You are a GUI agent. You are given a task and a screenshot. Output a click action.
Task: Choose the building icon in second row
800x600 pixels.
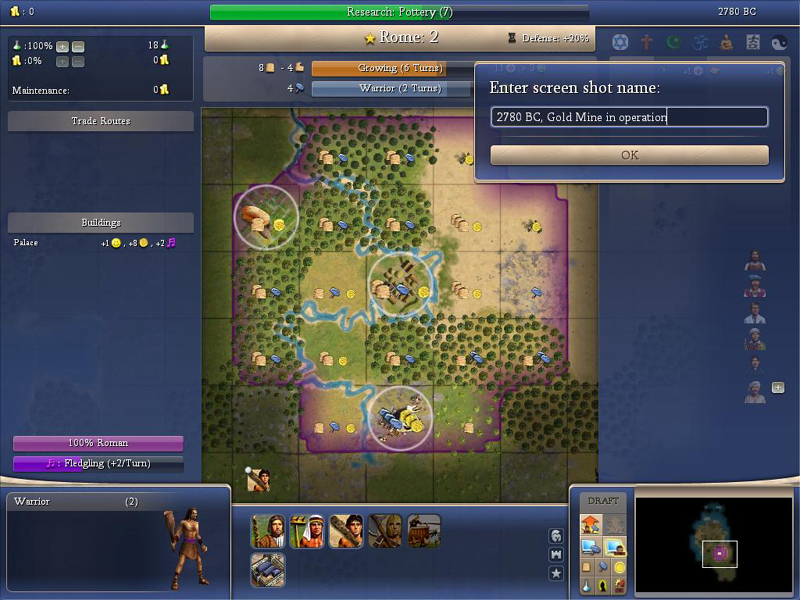coord(268,570)
